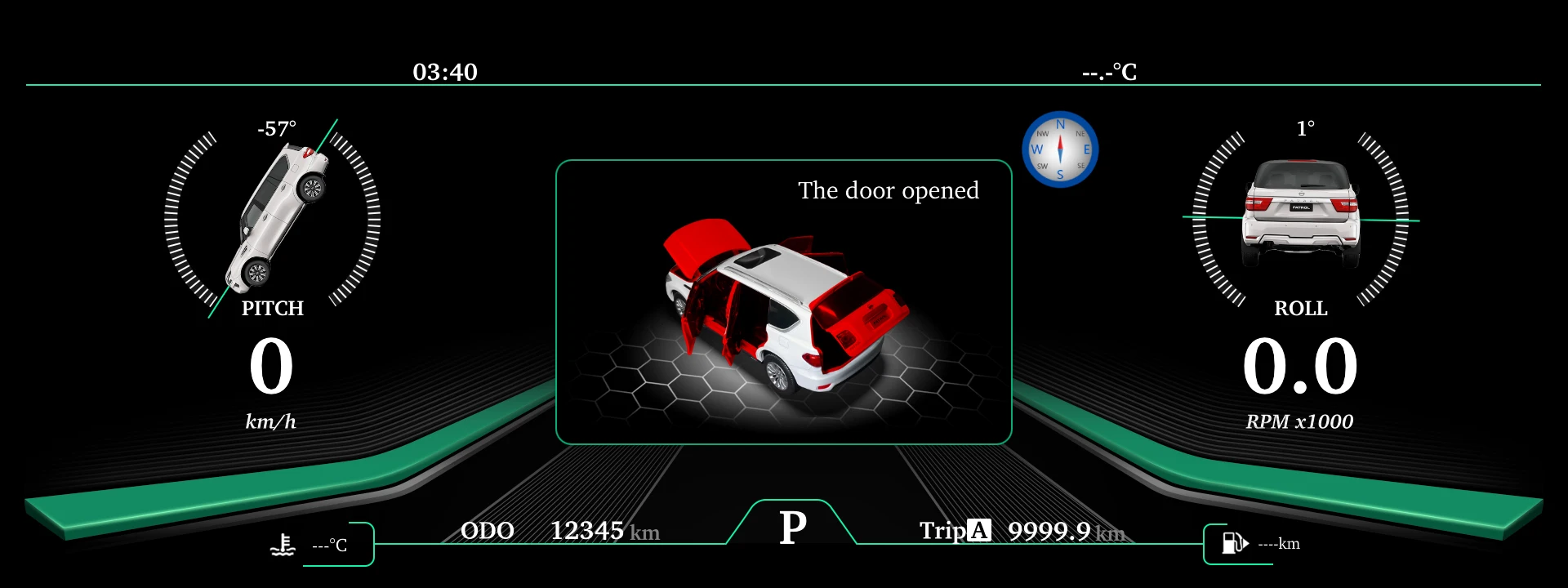Click the blue compass icon
Viewport: 1568px width, 588px height.
(x=1060, y=149)
